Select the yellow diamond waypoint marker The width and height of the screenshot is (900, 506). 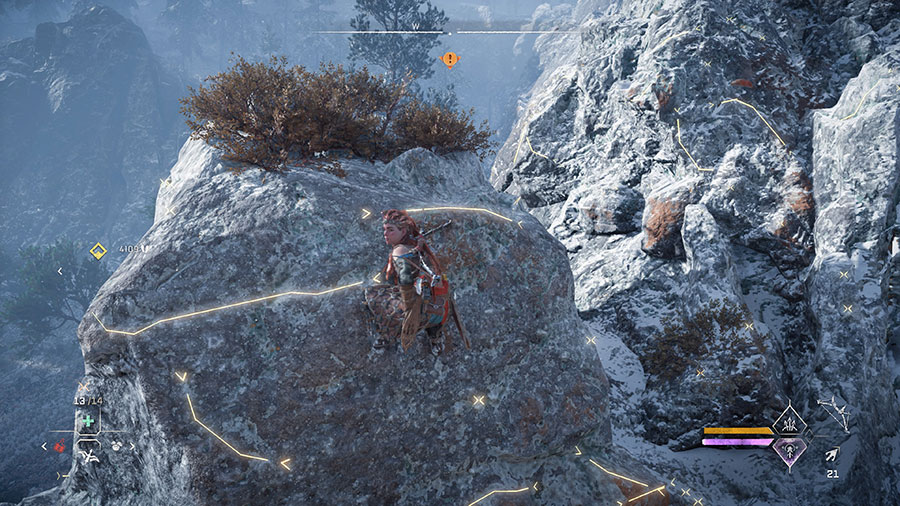98,251
